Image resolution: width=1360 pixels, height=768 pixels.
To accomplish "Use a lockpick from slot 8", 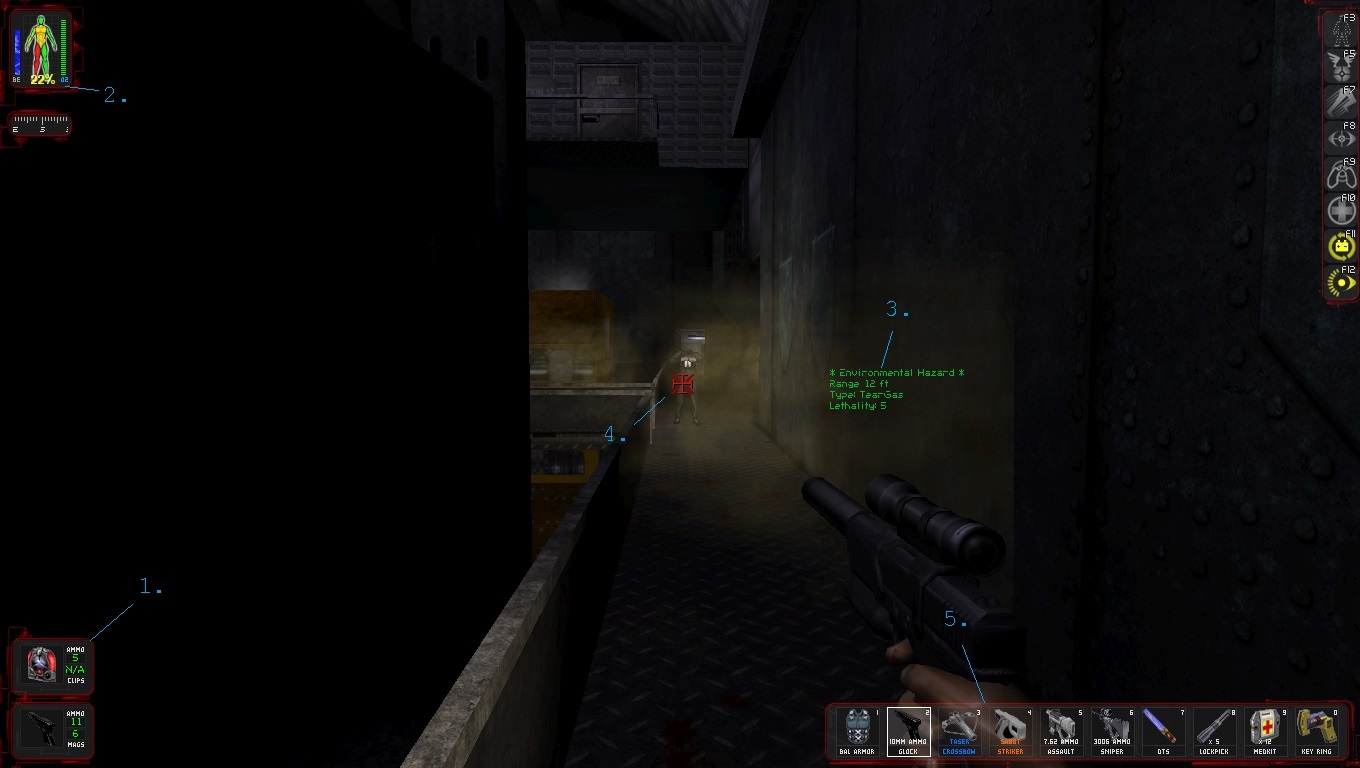I will pos(1214,731).
